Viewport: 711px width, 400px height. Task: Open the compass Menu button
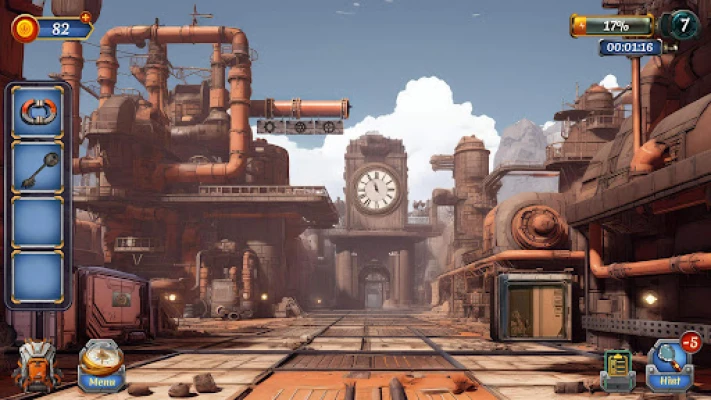(x=101, y=365)
